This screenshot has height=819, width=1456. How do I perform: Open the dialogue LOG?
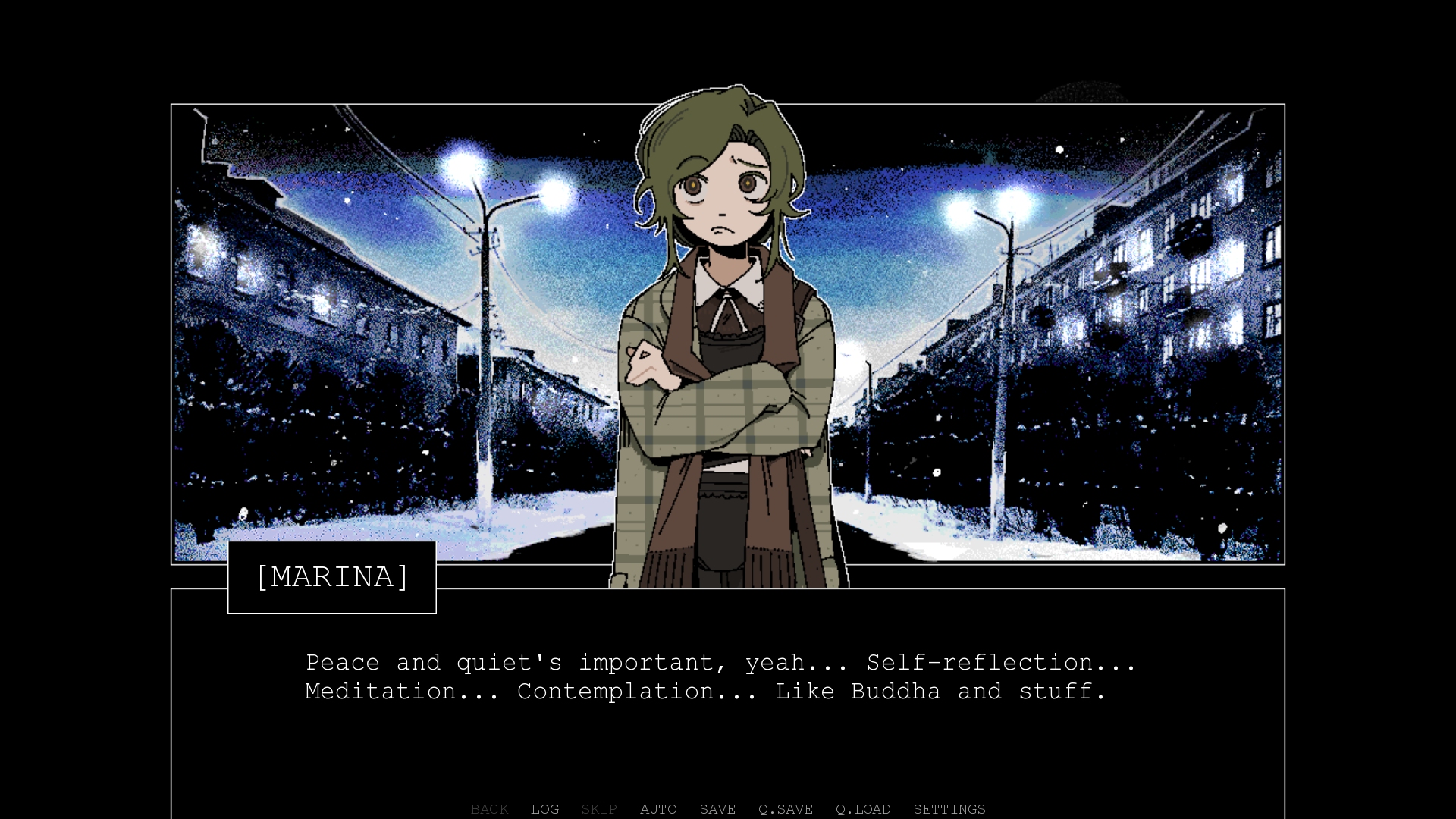point(544,809)
